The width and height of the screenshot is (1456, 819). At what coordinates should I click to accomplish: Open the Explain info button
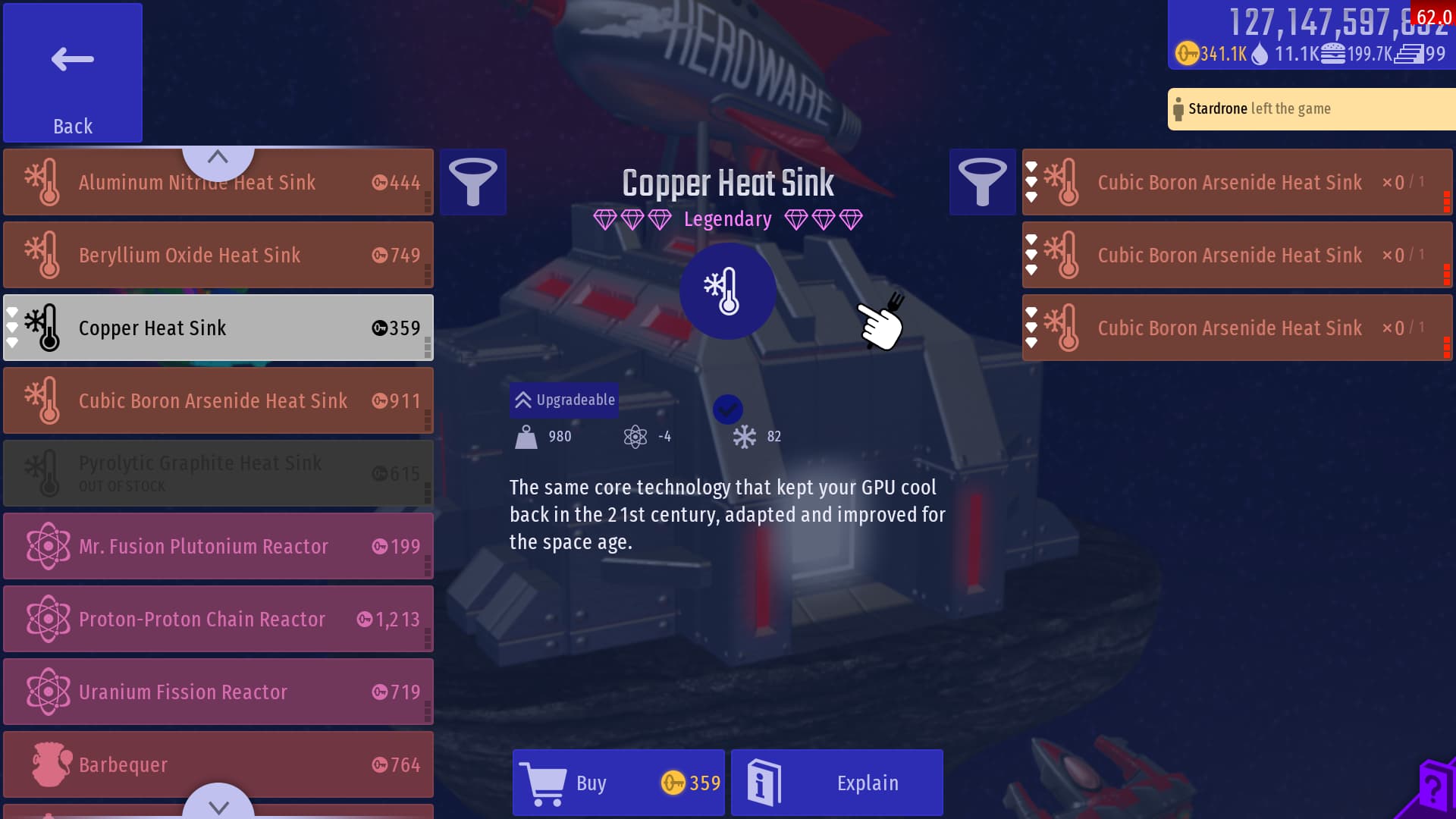tap(837, 783)
